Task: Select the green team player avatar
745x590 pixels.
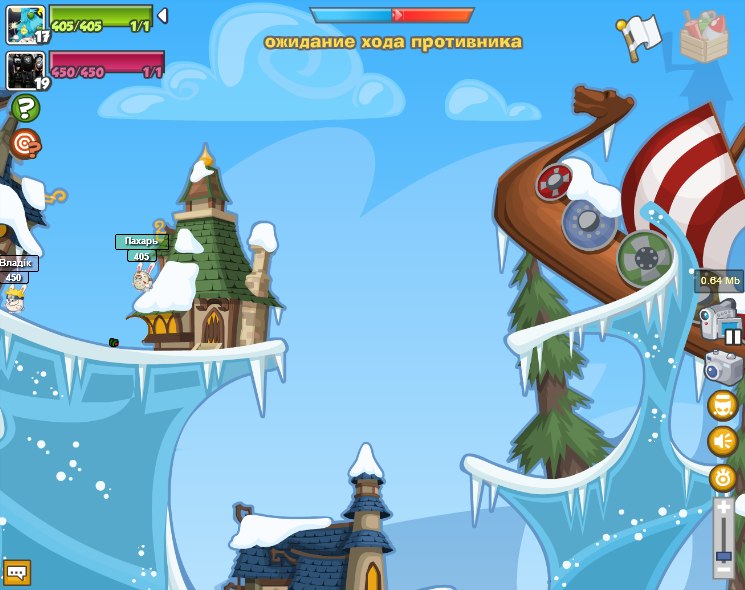Action: tap(25, 24)
